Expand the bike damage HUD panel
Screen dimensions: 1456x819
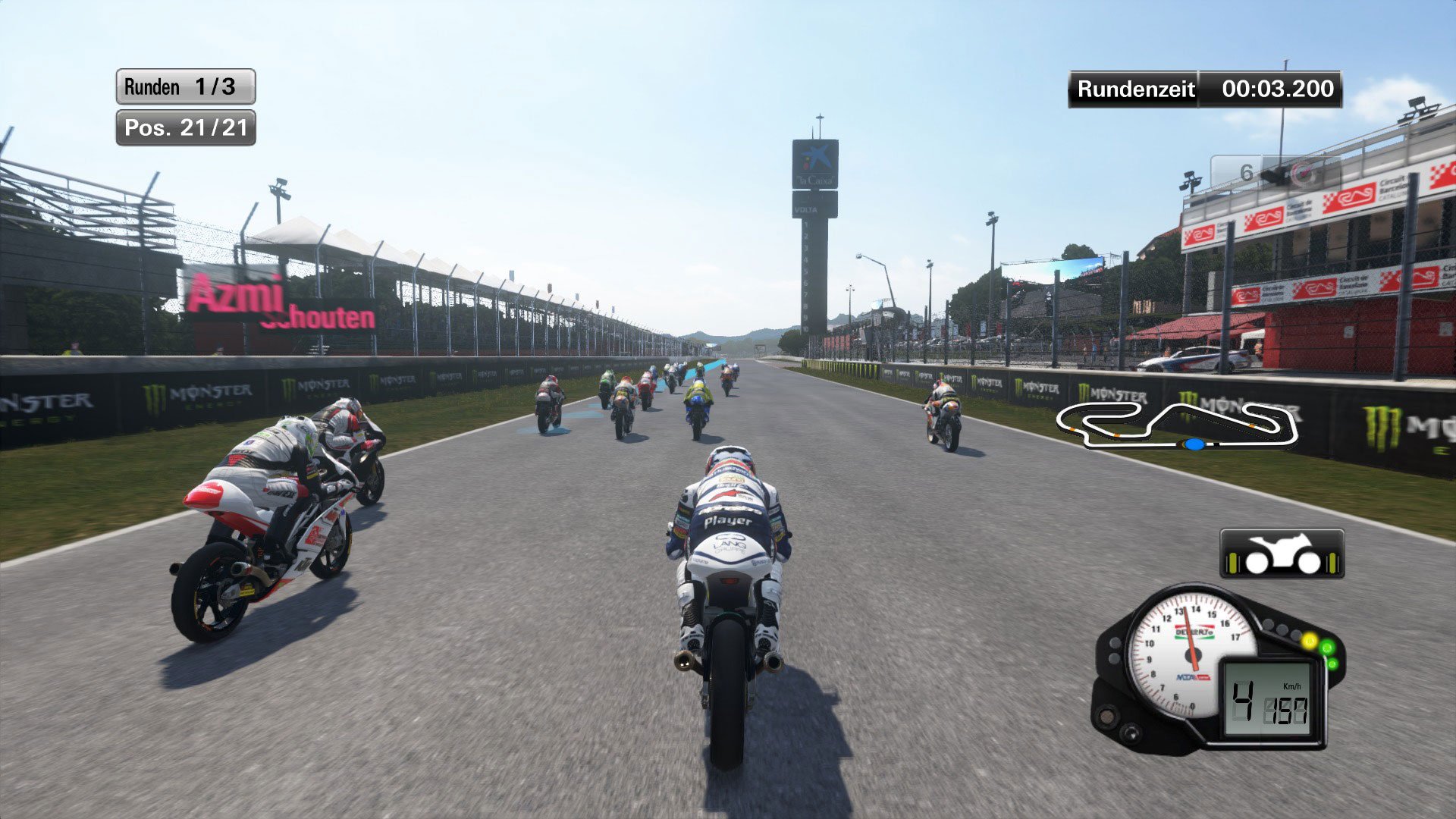click(x=1285, y=554)
